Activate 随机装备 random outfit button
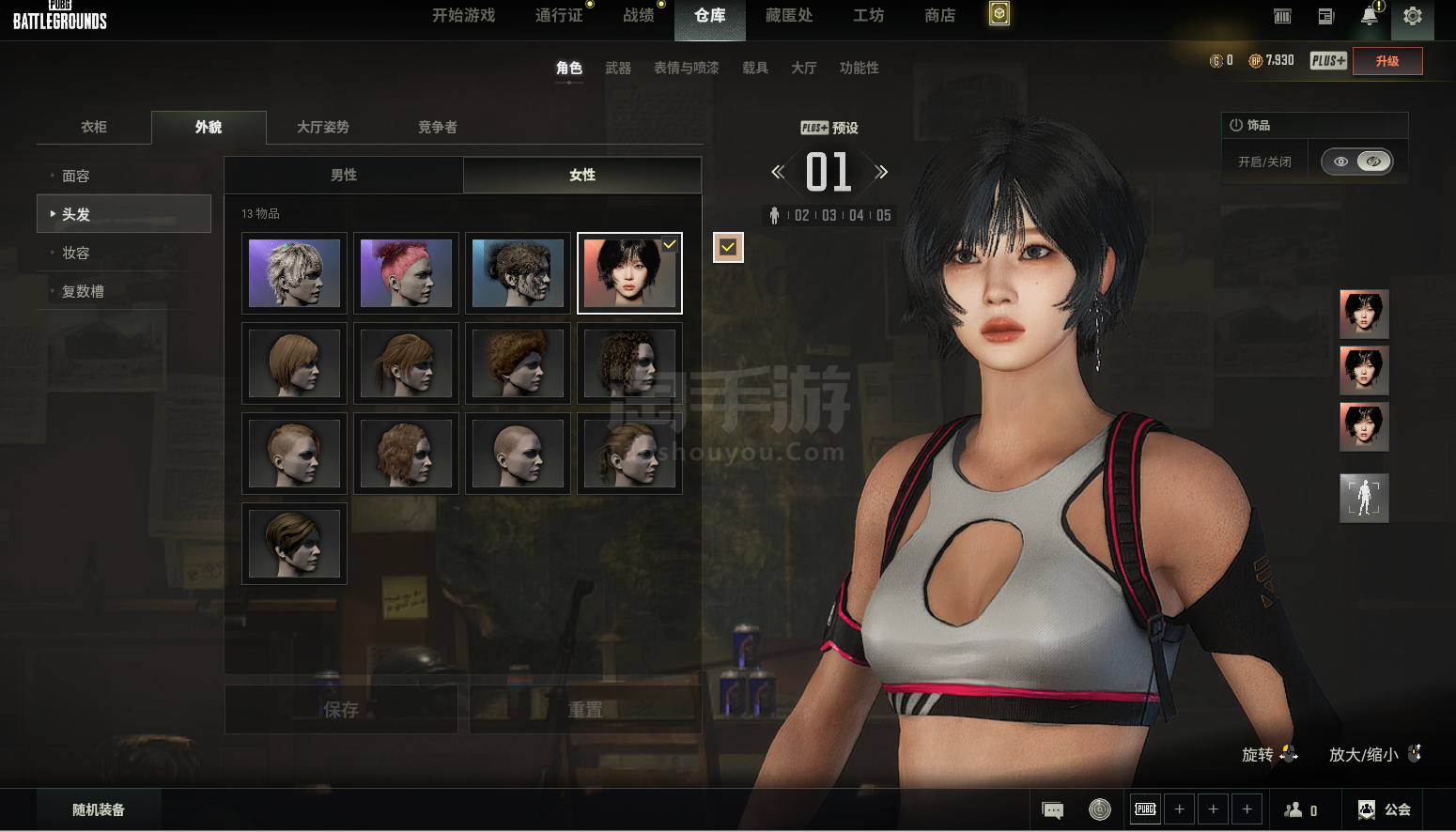The image size is (1456, 832). pos(99,810)
